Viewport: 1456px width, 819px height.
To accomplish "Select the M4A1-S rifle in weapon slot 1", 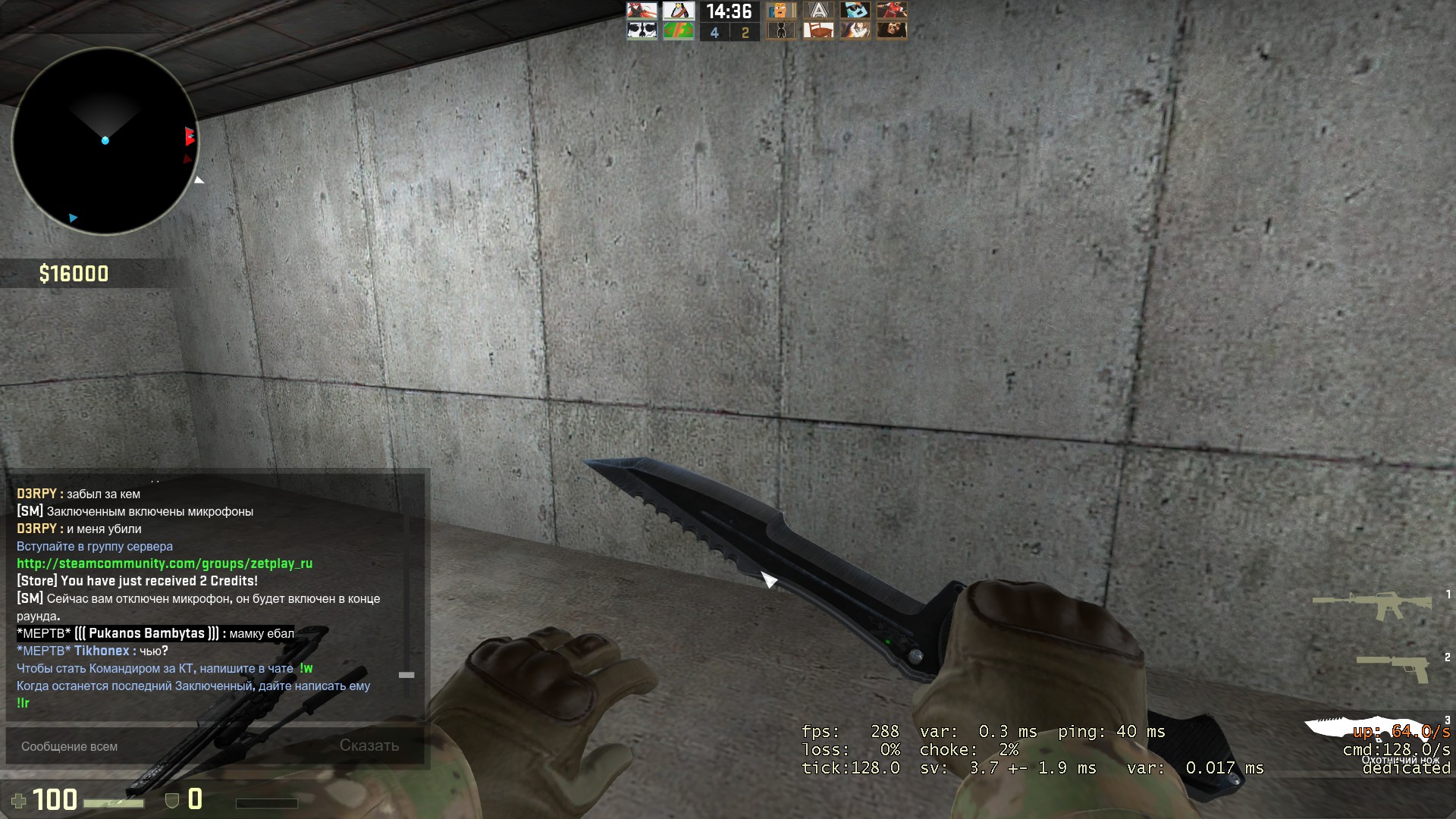I will pos(1371,605).
